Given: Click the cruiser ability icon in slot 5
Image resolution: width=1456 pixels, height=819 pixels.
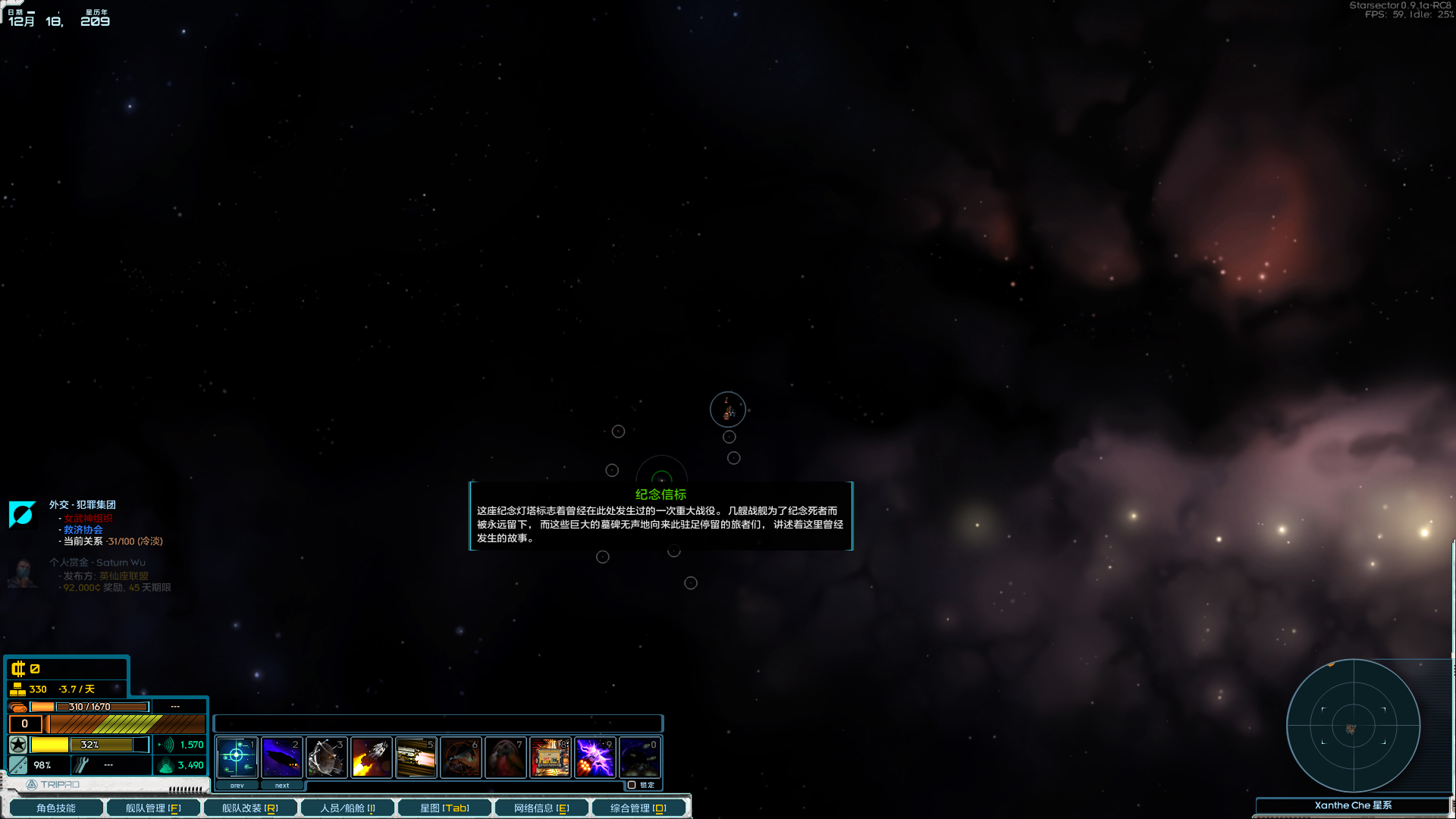Looking at the screenshot, I should (416, 757).
